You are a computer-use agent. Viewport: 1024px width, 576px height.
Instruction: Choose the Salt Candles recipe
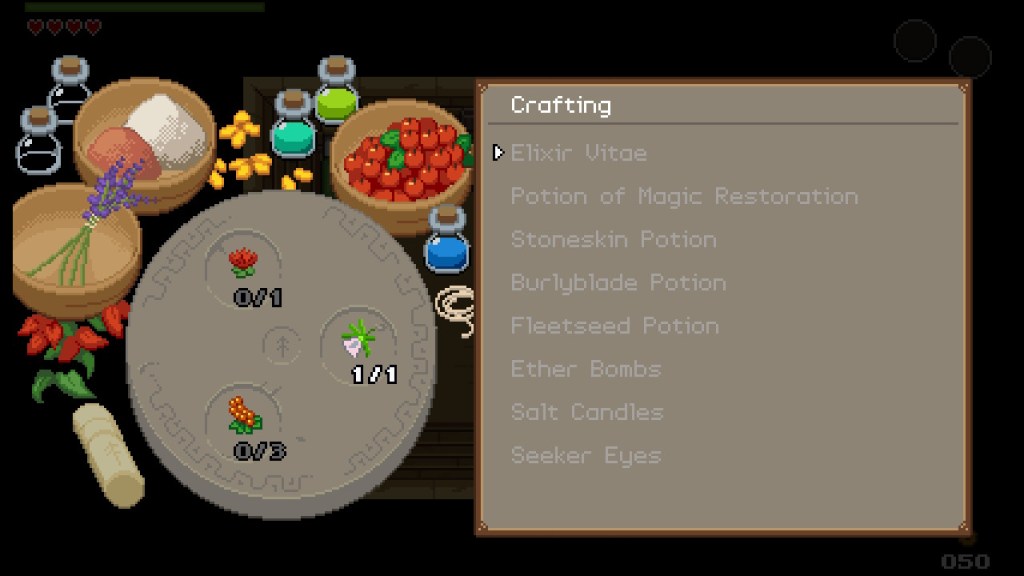(x=586, y=411)
